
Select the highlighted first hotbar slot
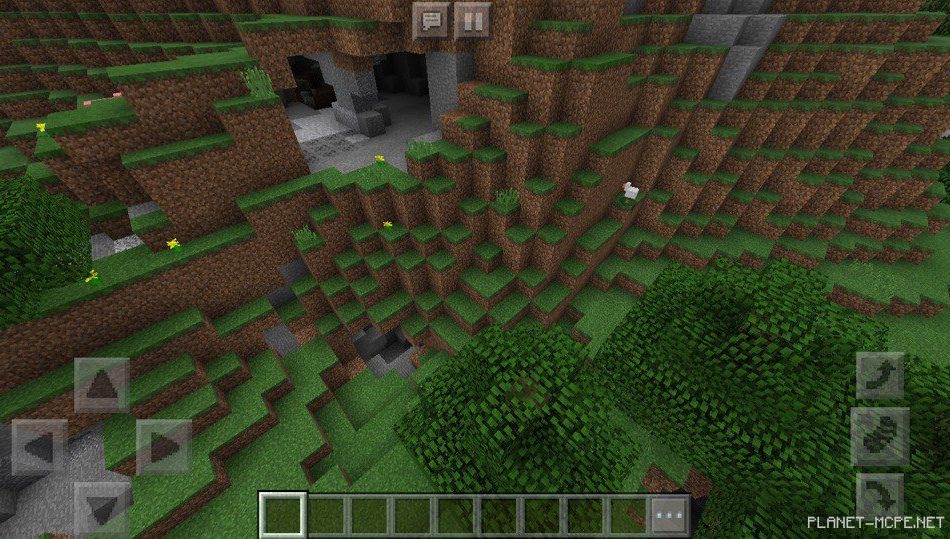tap(283, 516)
